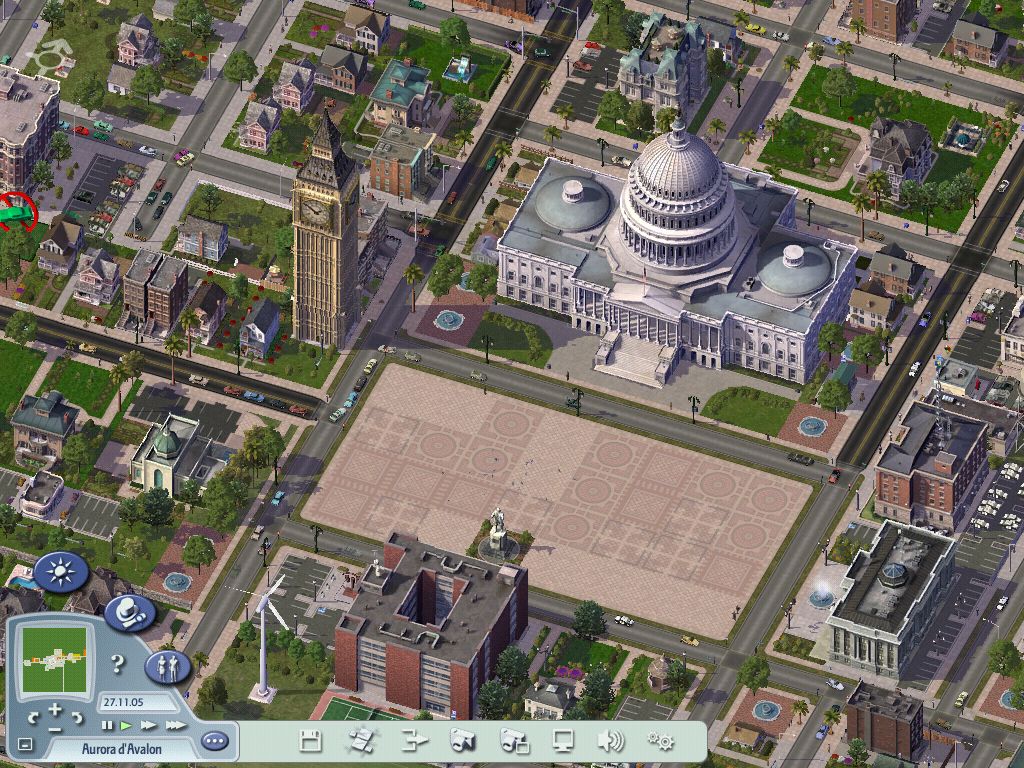
Task: Collapse the control panel with the minimize button
Action: pos(26,744)
